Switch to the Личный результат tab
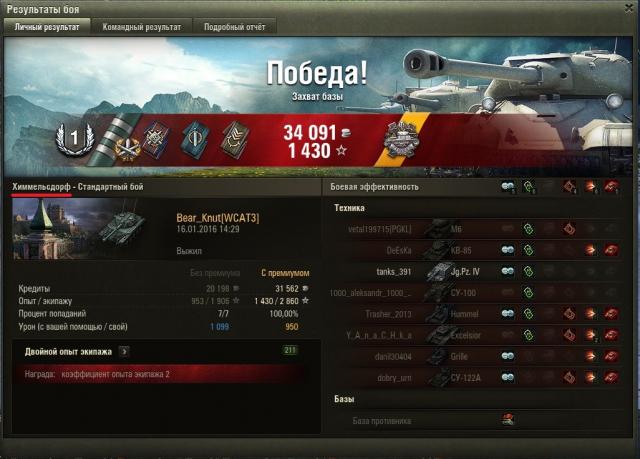The width and height of the screenshot is (640, 459). 47,27
